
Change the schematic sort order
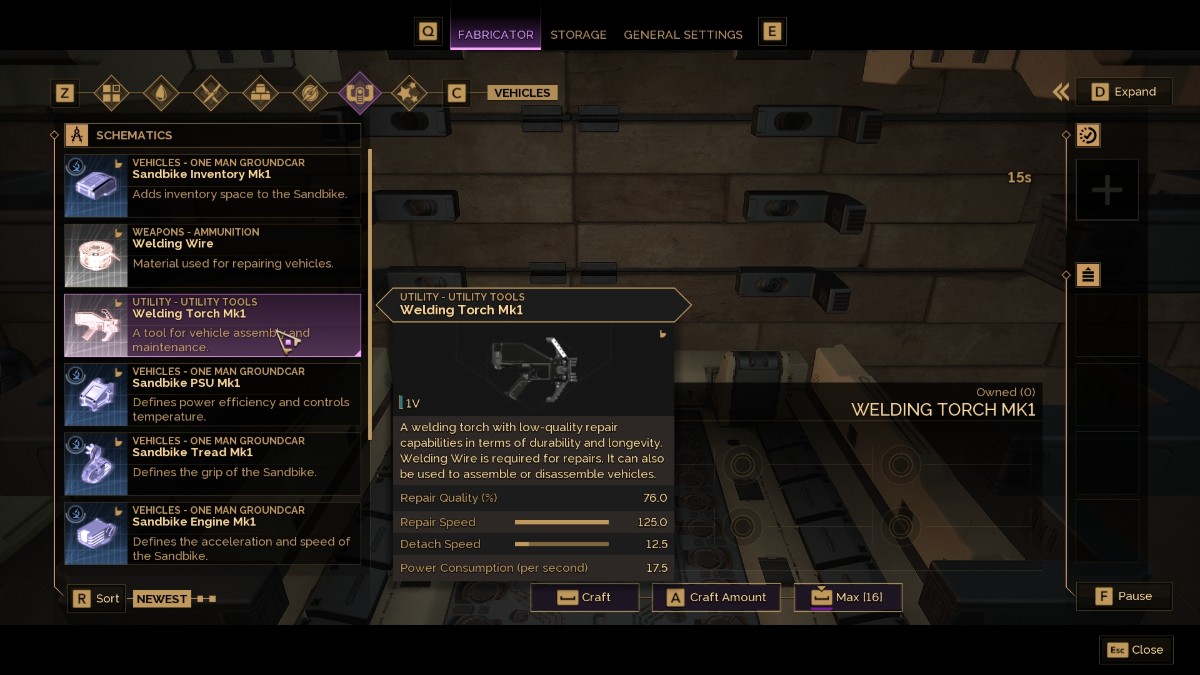pos(97,598)
